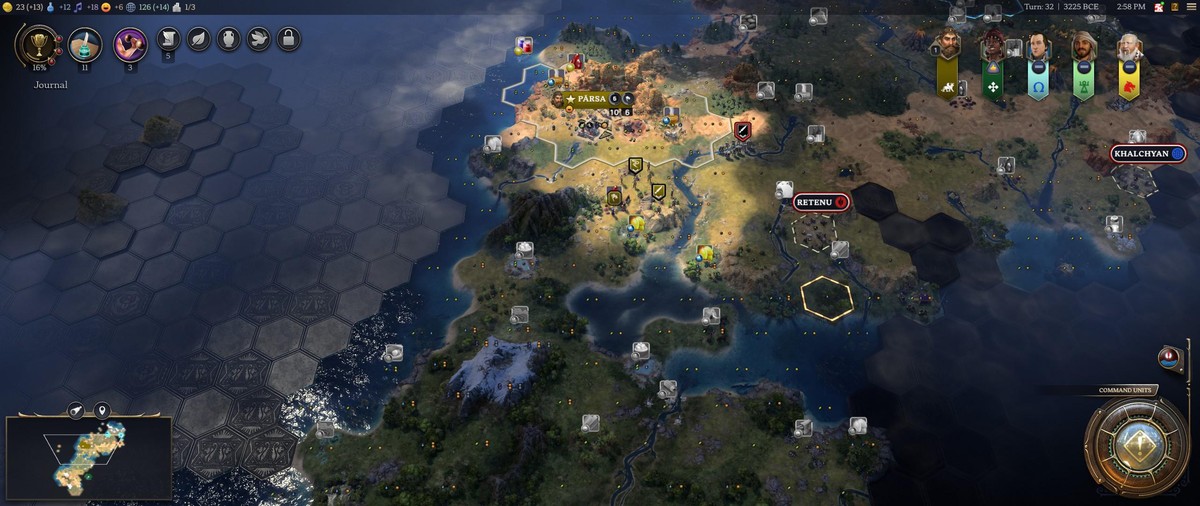Open the minimap map pin button
Viewport: 1200px width, 506px height.
tap(101, 410)
